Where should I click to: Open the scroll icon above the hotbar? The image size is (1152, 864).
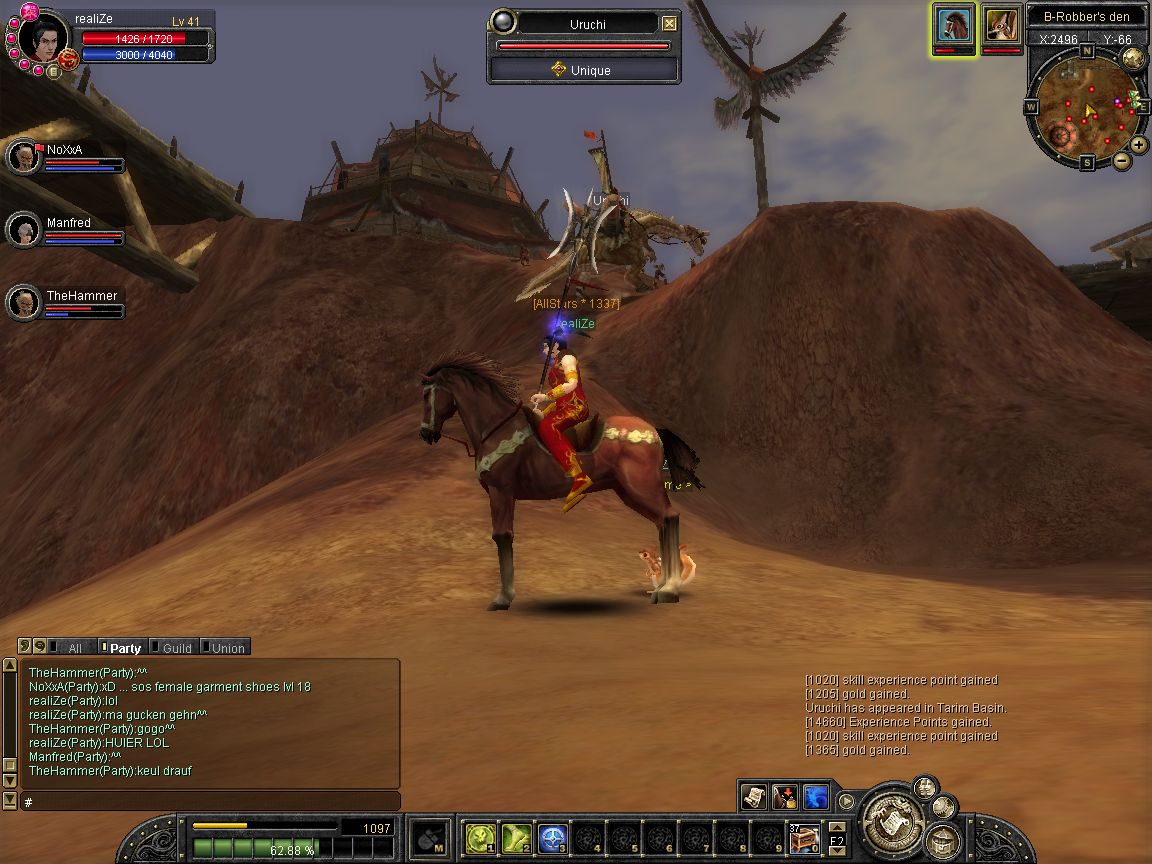click(x=753, y=796)
